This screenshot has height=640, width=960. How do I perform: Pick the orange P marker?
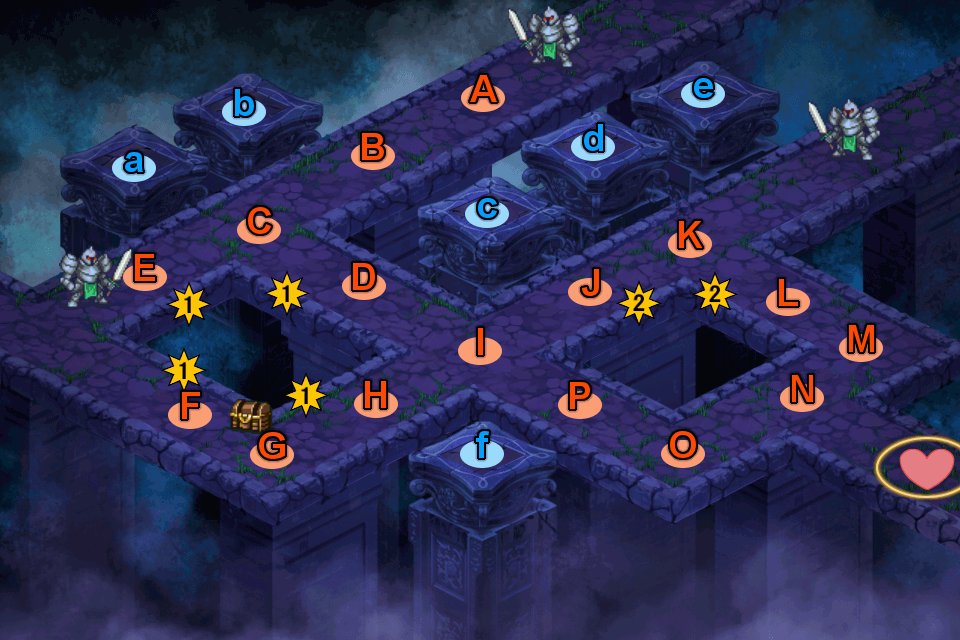point(579,400)
